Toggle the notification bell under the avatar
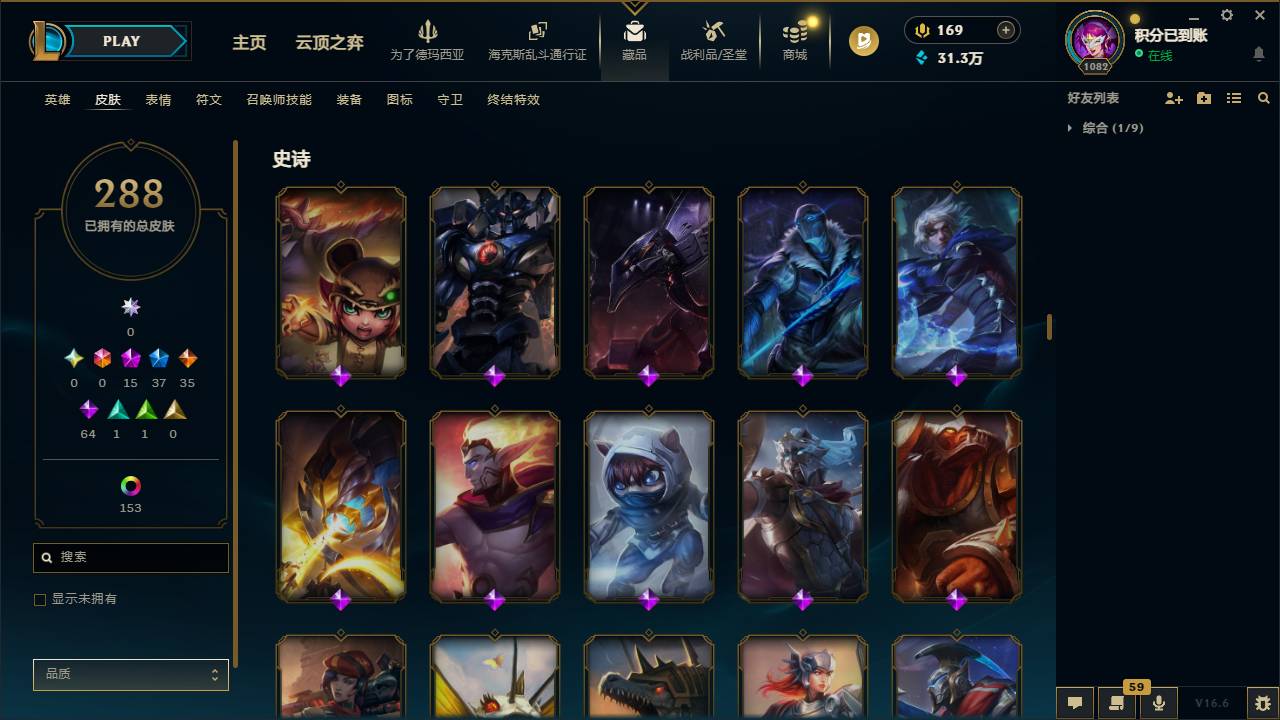The image size is (1280, 720). (x=1258, y=53)
